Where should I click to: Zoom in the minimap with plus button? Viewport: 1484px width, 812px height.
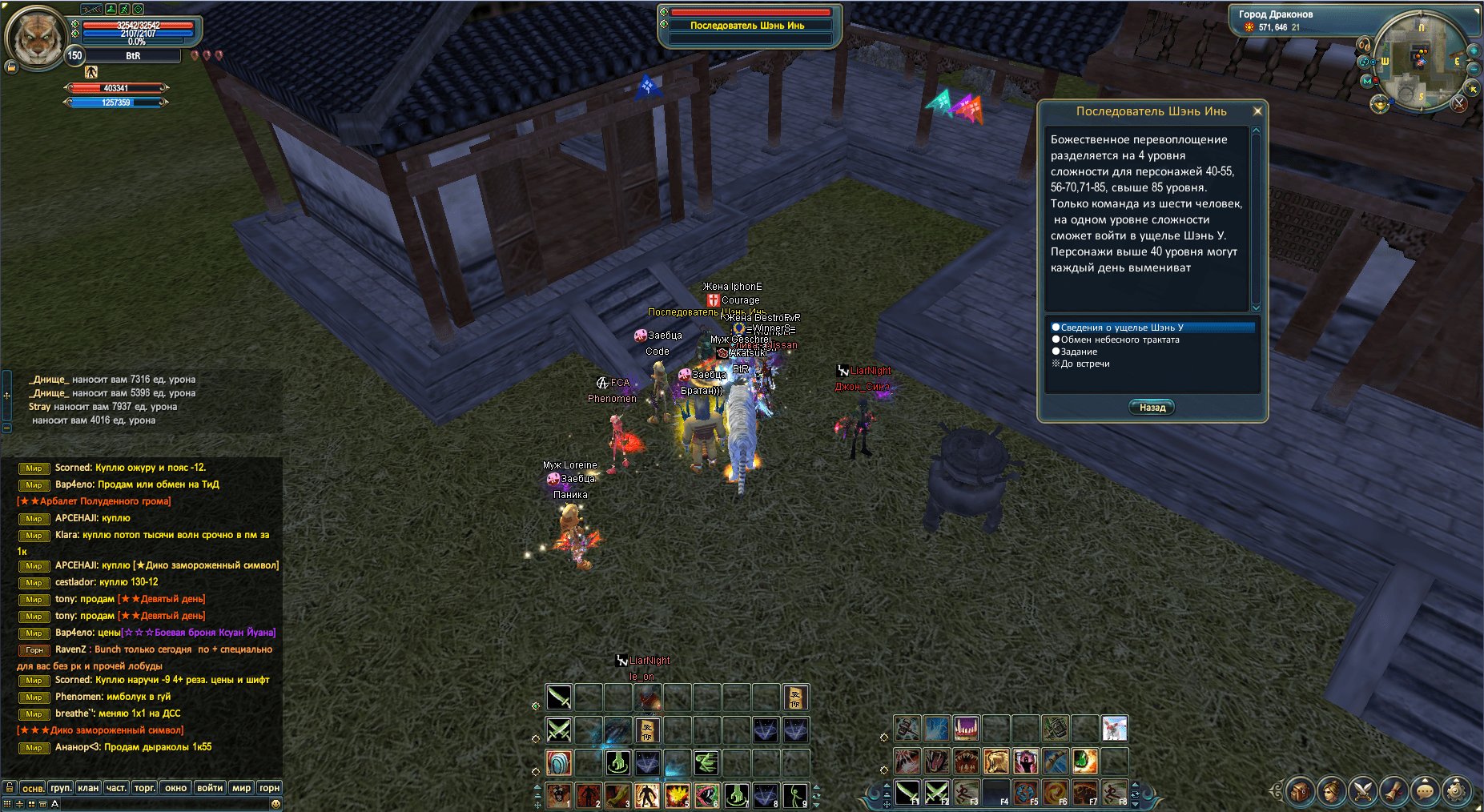(1473, 51)
